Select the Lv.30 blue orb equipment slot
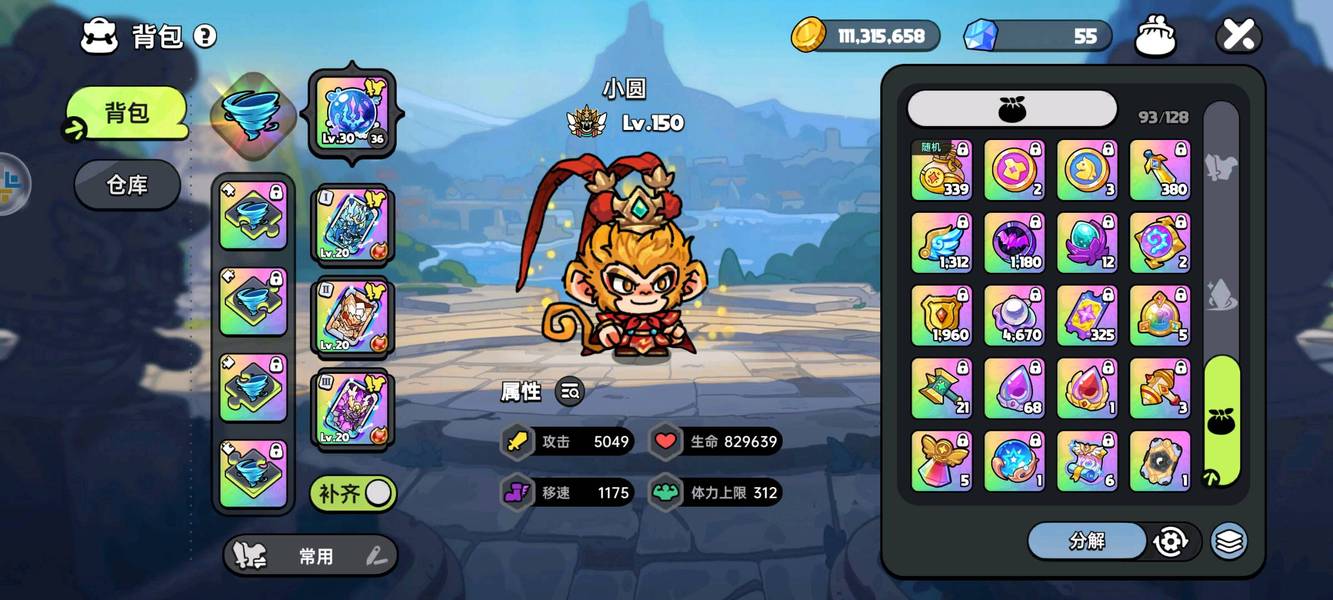Viewport: 1333px width, 600px height. pos(351,114)
